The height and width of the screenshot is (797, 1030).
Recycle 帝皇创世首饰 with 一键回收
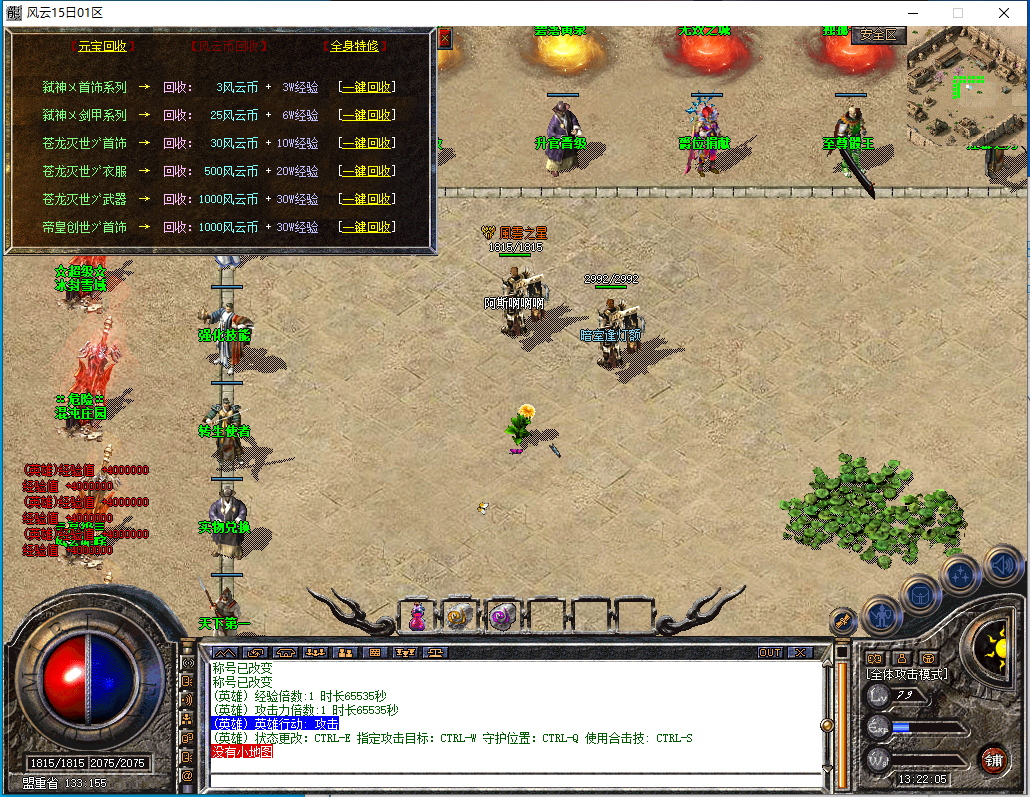[x=367, y=227]
